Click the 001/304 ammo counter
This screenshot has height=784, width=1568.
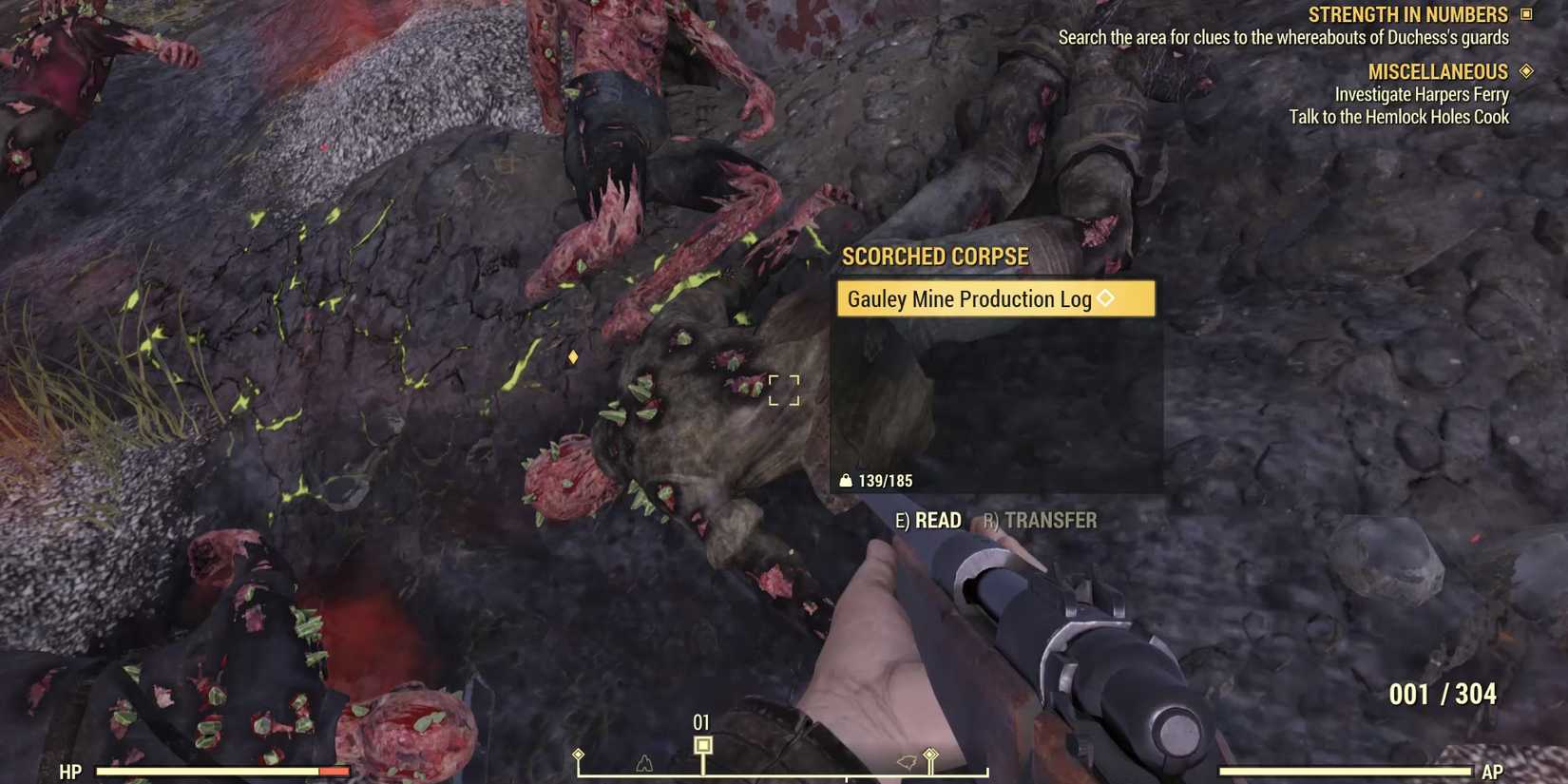click(x=1444, y=694)
